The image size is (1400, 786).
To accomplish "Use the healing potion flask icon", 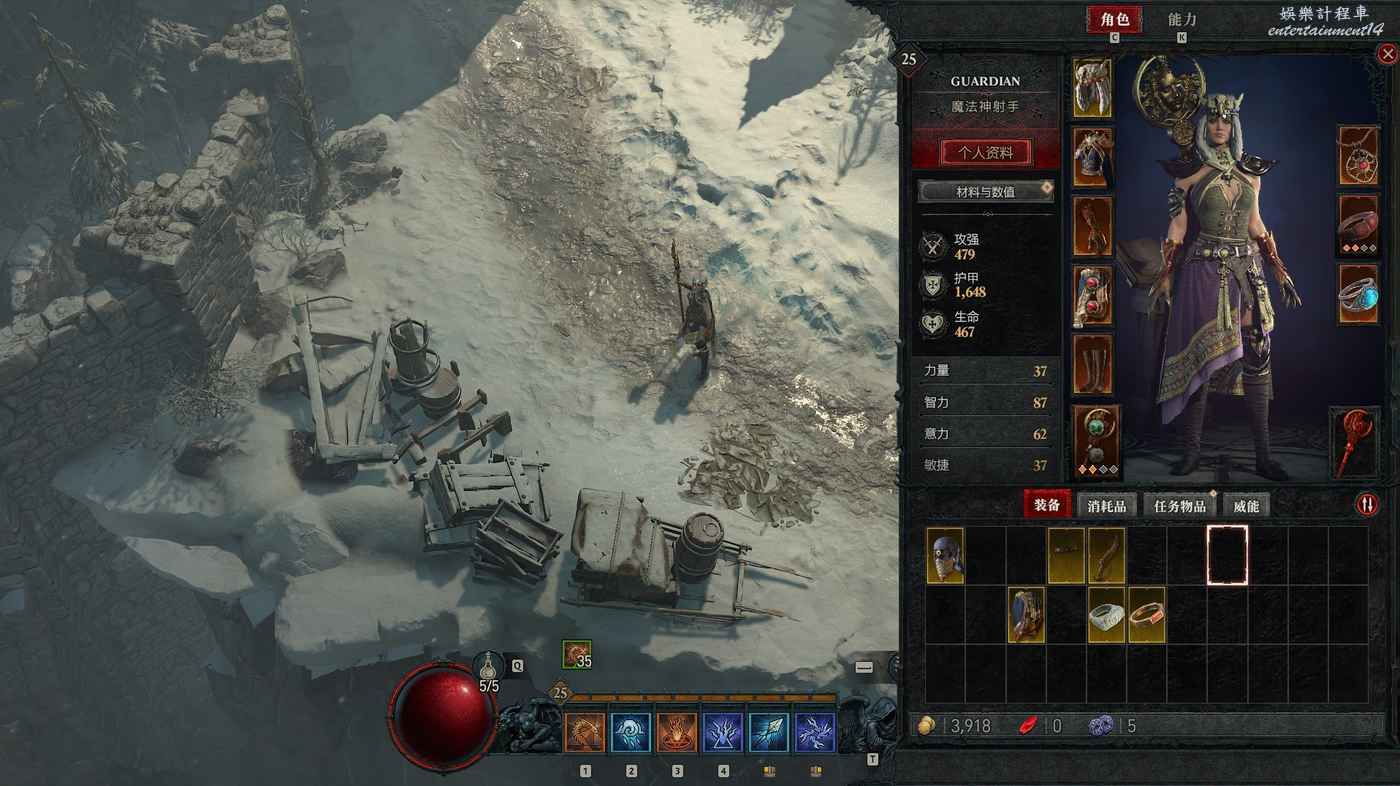I will pyautogui.click(x=489, y=665).
